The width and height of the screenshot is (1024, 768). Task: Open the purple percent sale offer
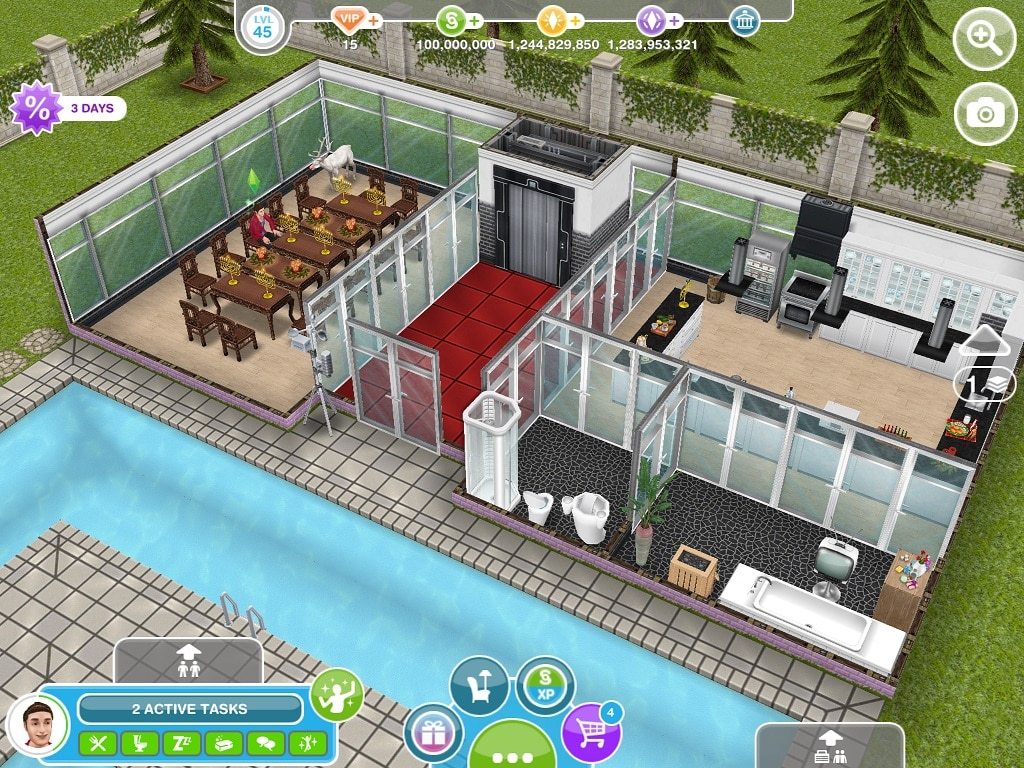pos(36,108)
